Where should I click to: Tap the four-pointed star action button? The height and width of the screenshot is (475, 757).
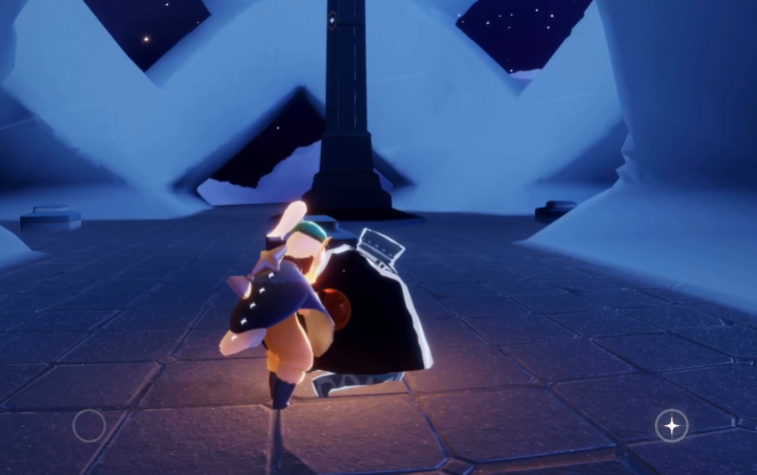tap(671, 426)
